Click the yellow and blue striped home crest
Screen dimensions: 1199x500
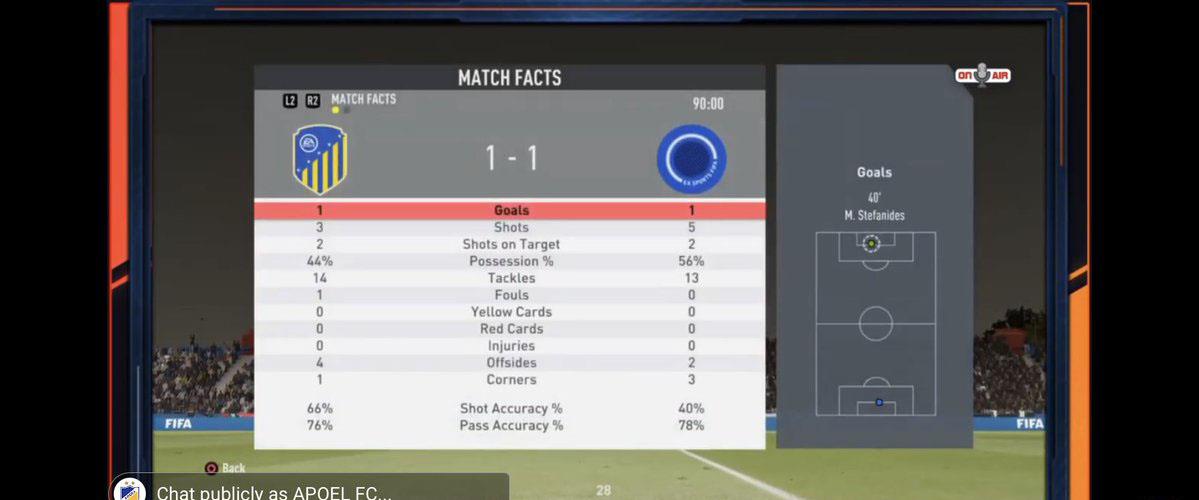point(320,159)
